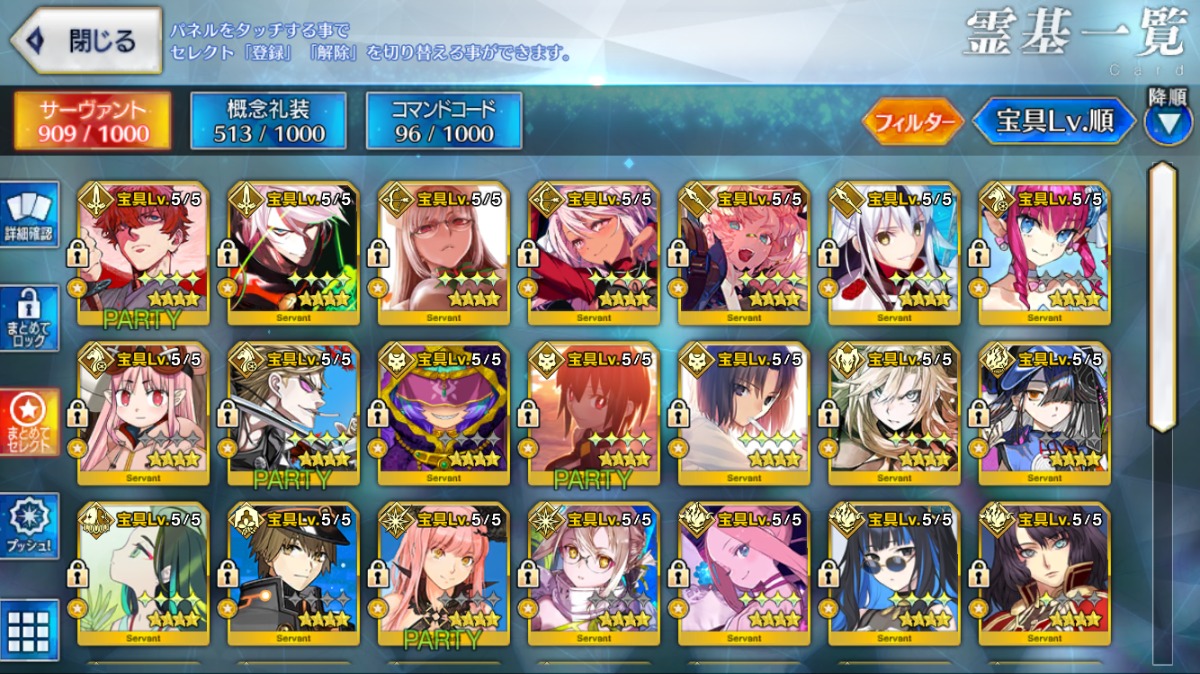Show the コマンドコード tab
The width and height of the screenshot is (1200, 674).
click(444, 121)
